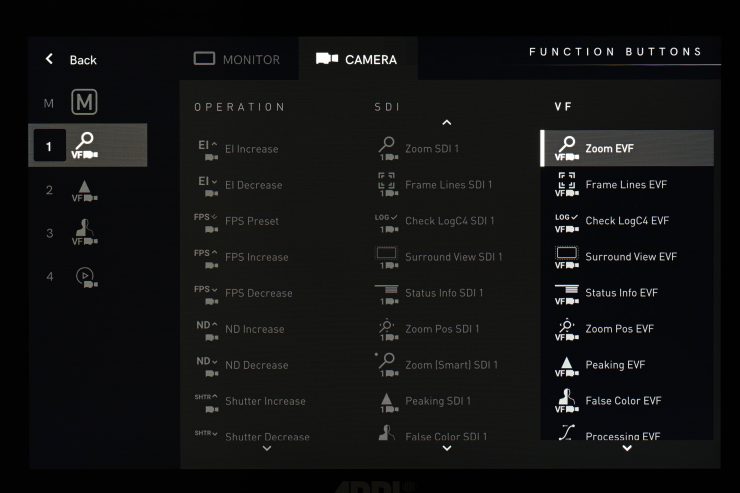Image resolution: width=740 pixels, height=493 pixels.
Task: Select Frame Lines SDI 1
Action: (448, 185)
